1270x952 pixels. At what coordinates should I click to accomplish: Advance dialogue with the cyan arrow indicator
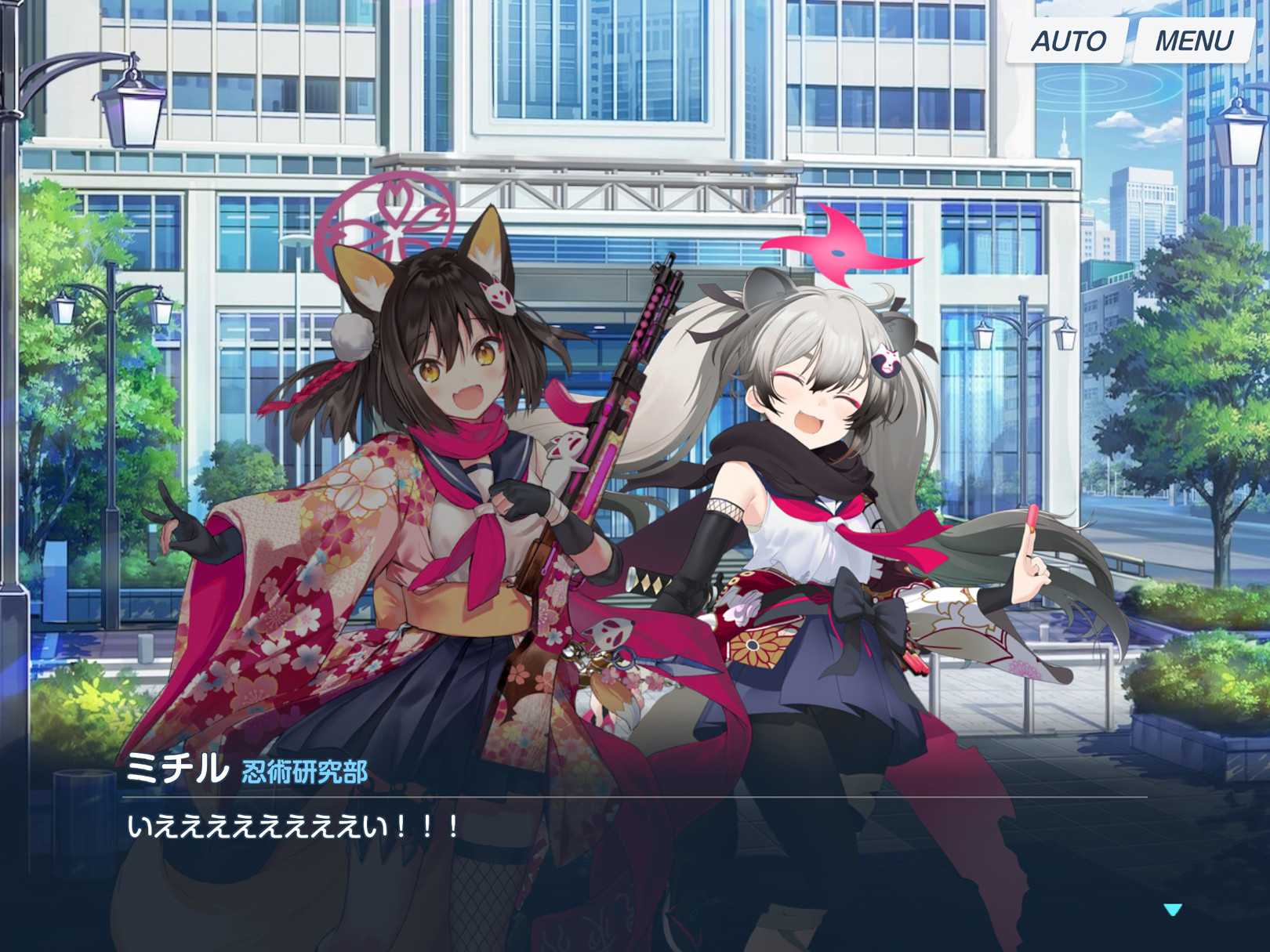[1173, 910]
